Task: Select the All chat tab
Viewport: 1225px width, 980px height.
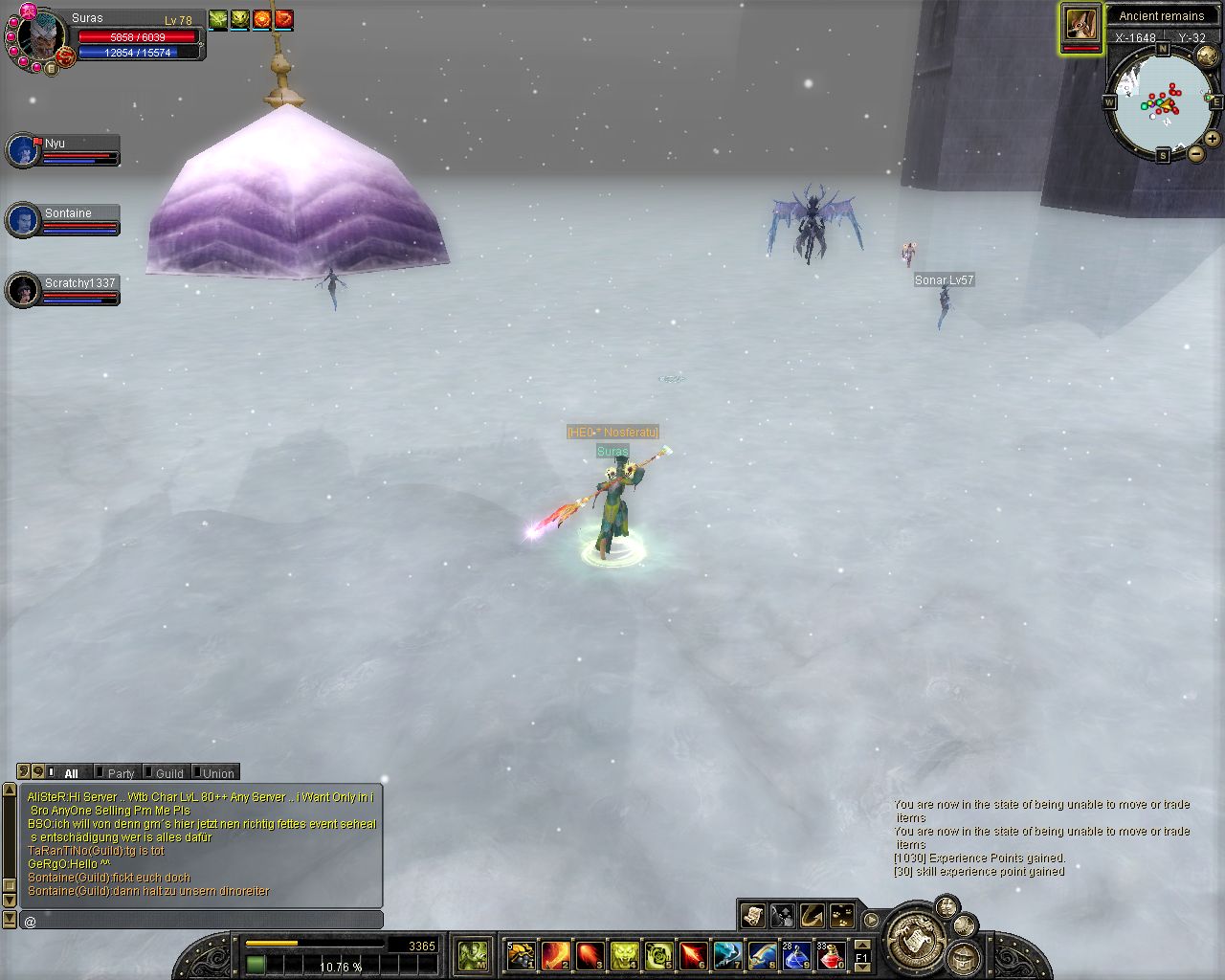Action: (71, 773)
